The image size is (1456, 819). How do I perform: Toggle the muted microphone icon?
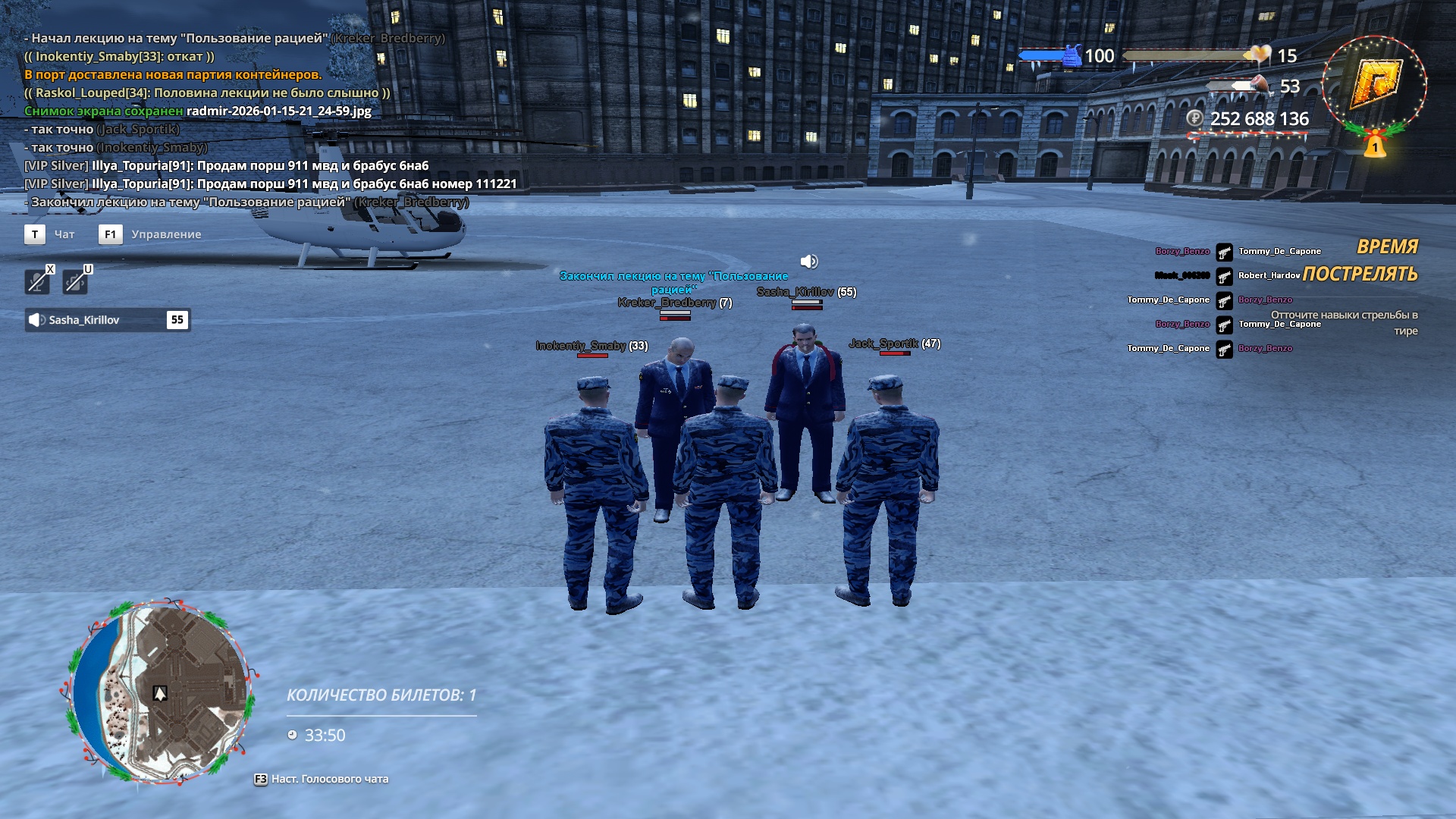coord(36,281)
